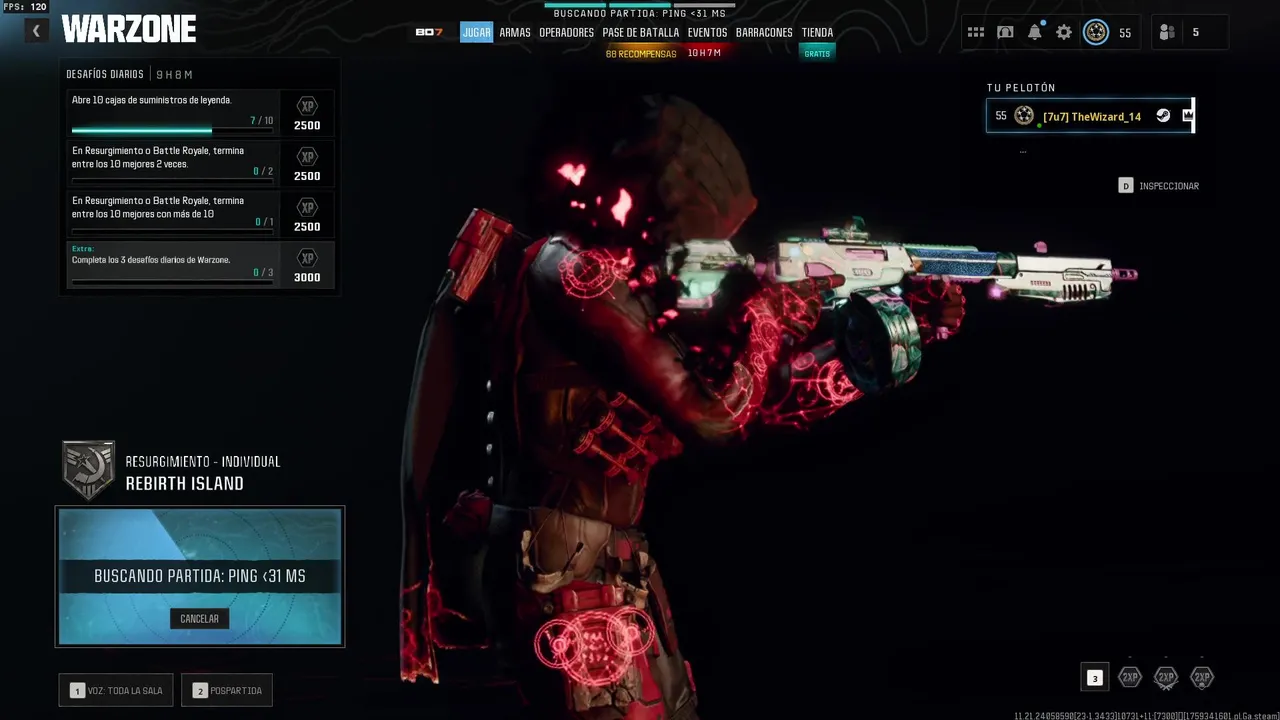Open the EVENTOS tab
The width and height of the screenshot is (1280, 720).
[x=707, y=32]
